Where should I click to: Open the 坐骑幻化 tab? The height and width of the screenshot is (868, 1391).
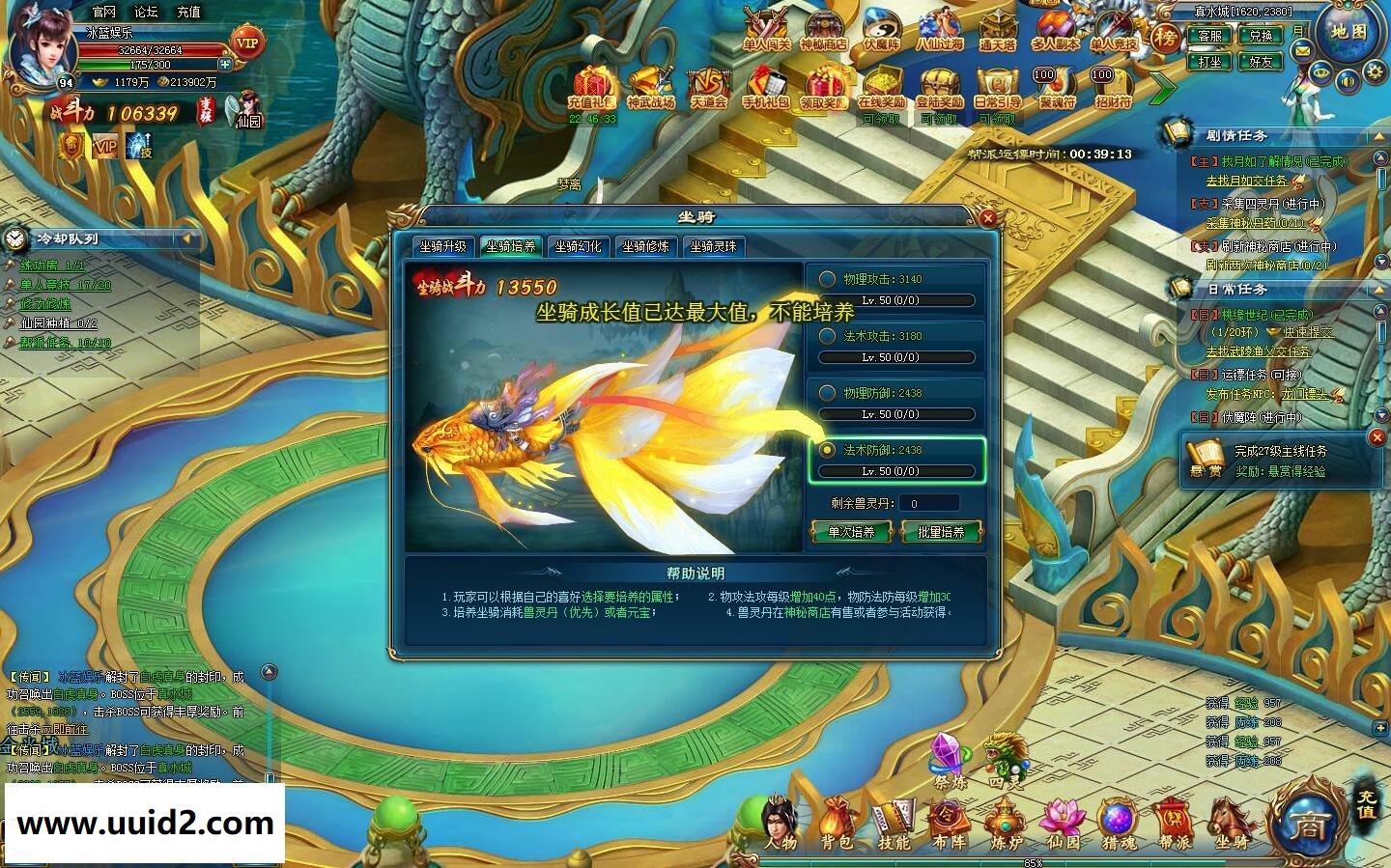pos(578,246)
